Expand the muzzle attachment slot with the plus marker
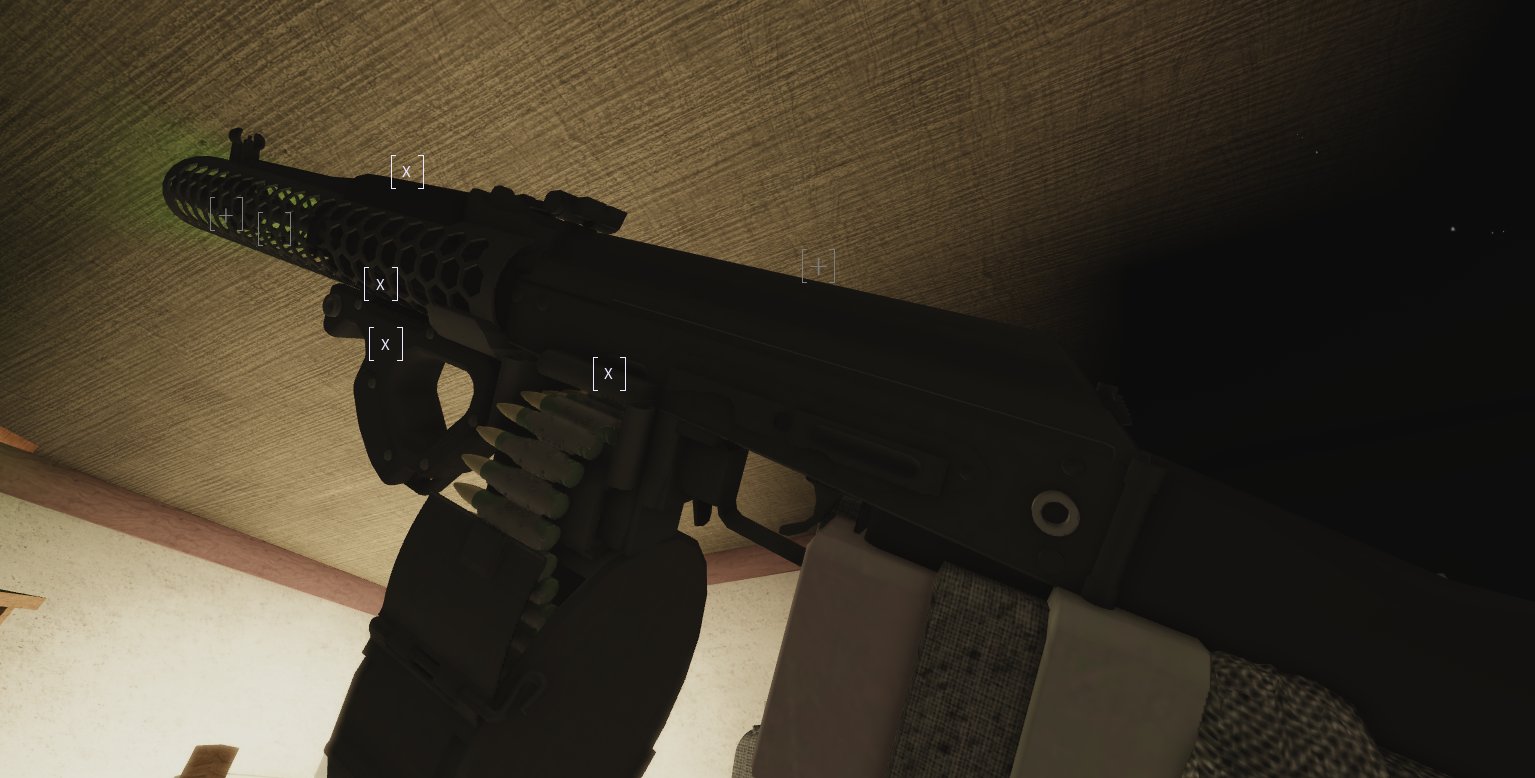1535x778 pixels. [x=227, y=213]
